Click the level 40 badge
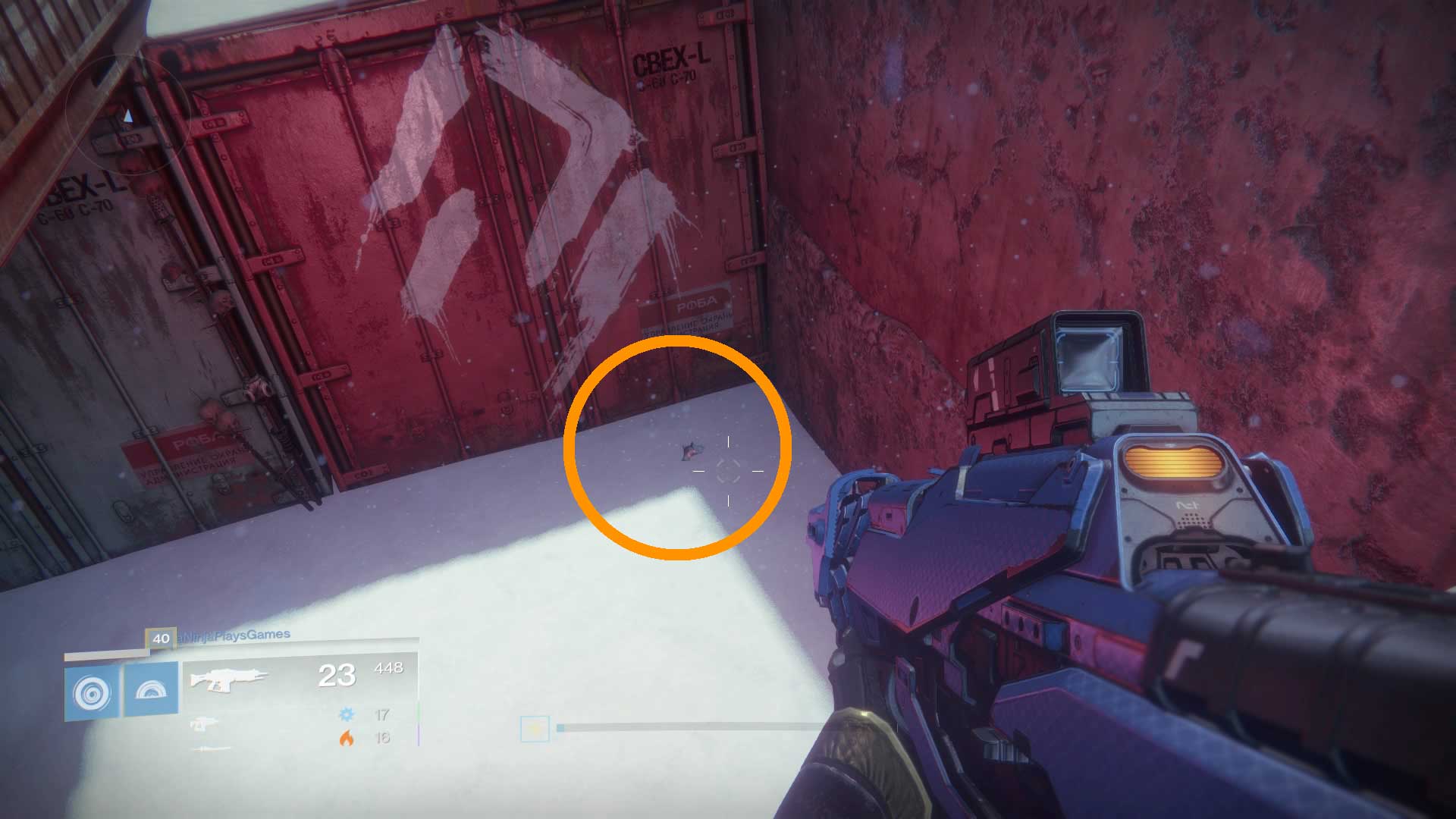The image size is (1456, 819). [x=160, y=639]
